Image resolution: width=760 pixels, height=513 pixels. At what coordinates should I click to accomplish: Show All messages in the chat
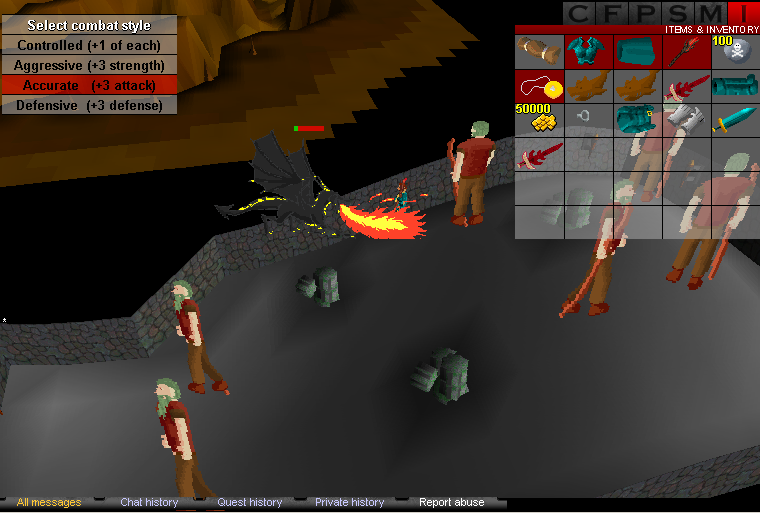pos(49,502)
